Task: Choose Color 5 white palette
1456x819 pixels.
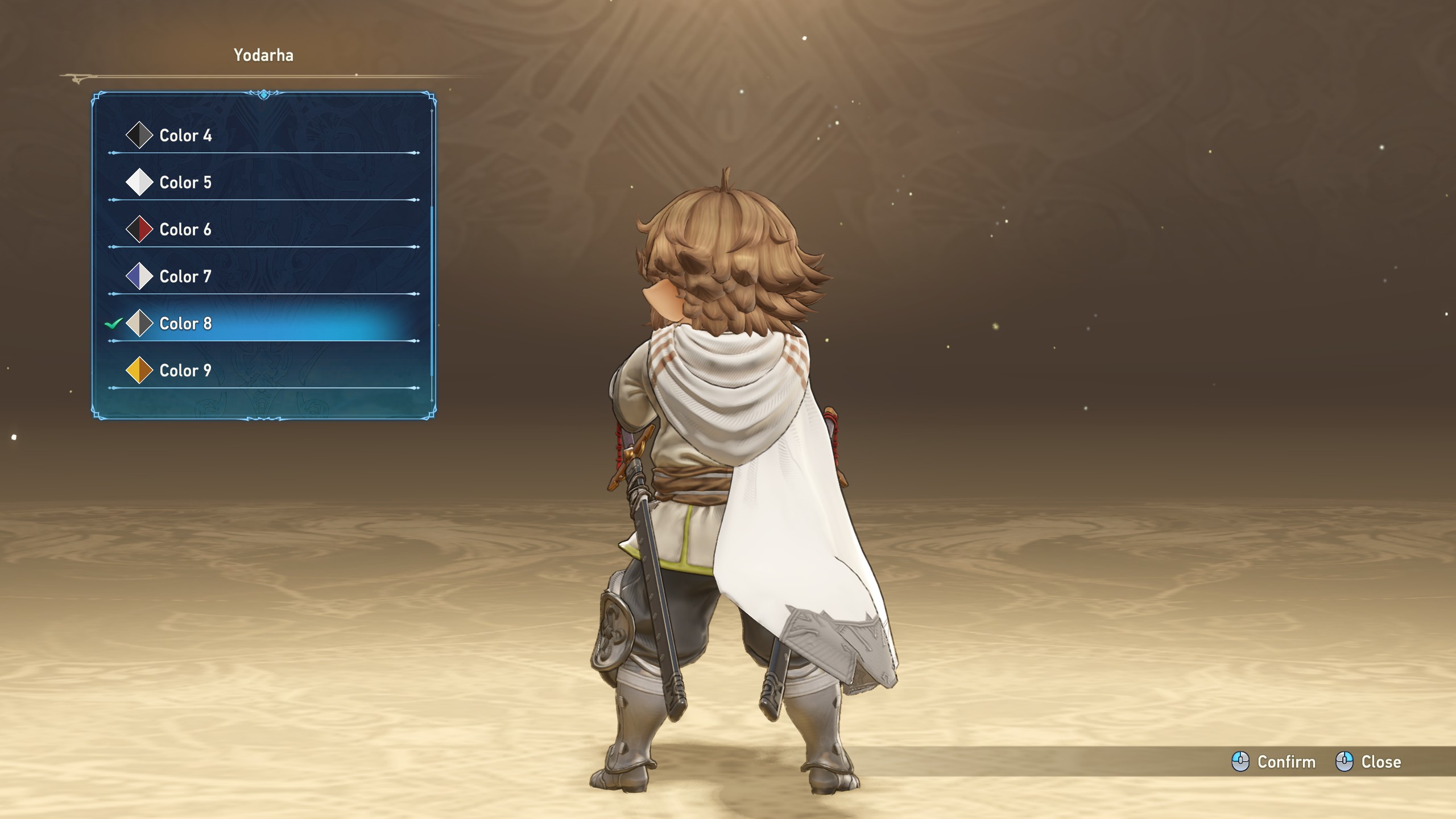Action: click(x=185, y=183)
